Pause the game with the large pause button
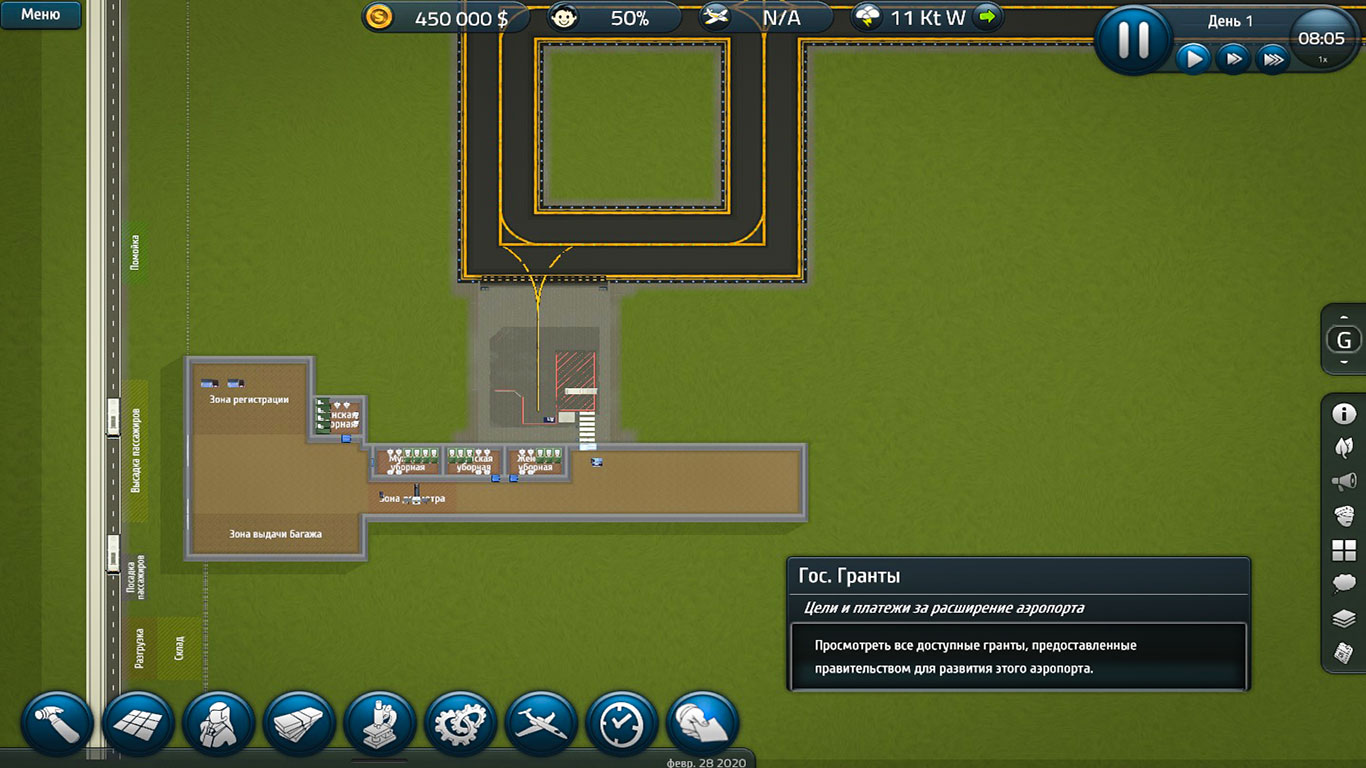The height and width of the screenshot is (768, 1366). click(1133, 38)
